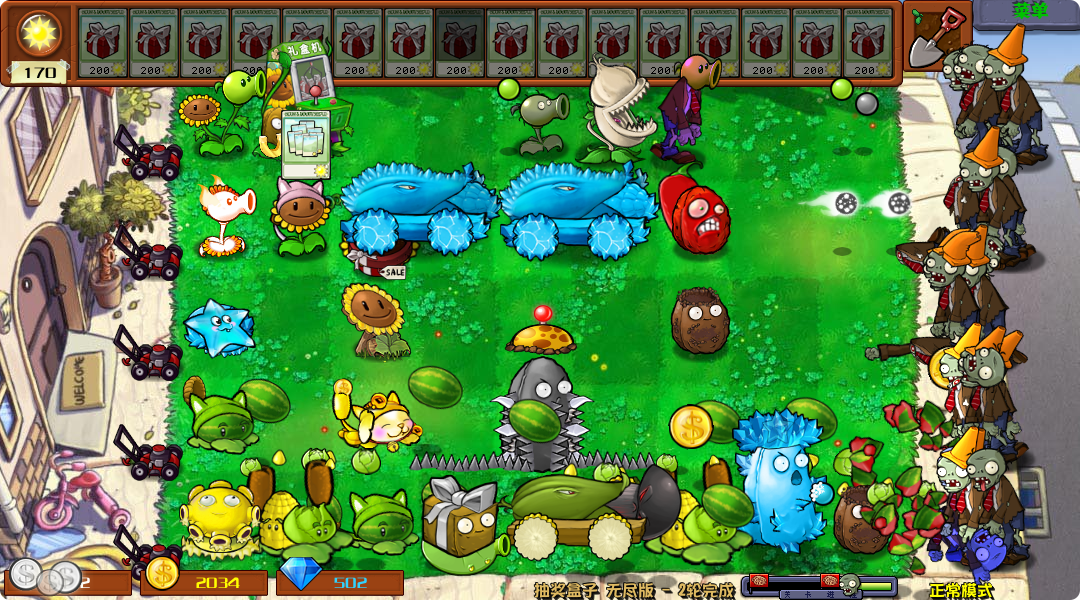This screenshot has width=1080, height=600.
Task: Pick up the shovel tool
Action: (938, 36)
